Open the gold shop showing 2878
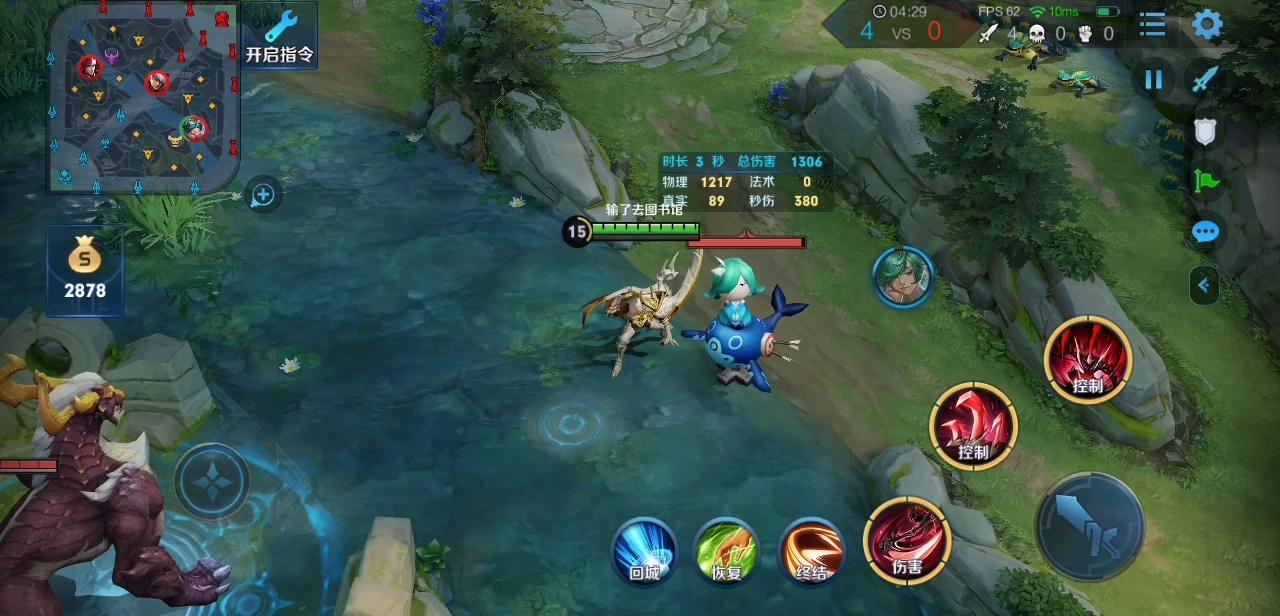The image size is (1280, 616). (x=85, y=270)
